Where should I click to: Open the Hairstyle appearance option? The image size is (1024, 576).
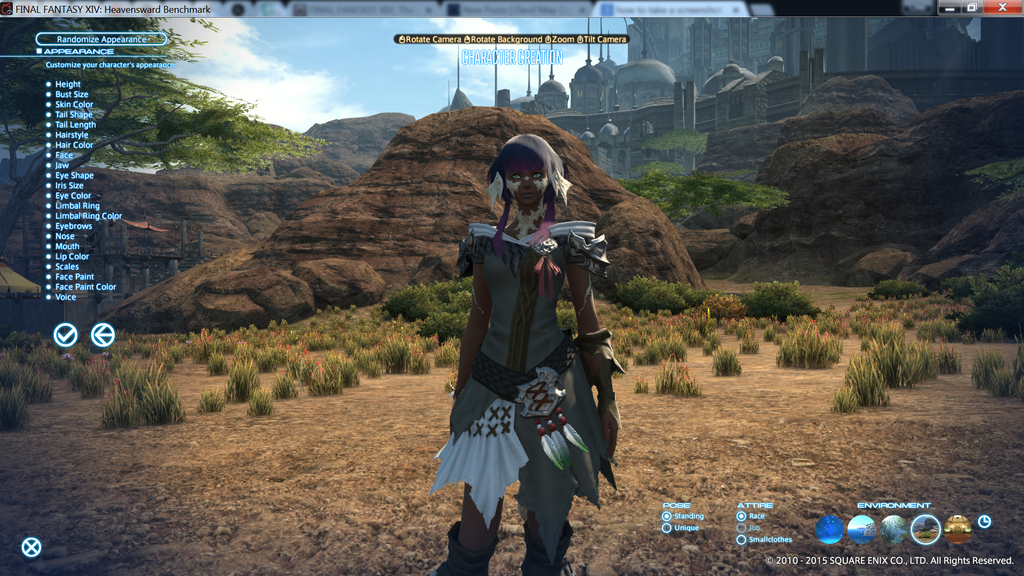[72, 135]
